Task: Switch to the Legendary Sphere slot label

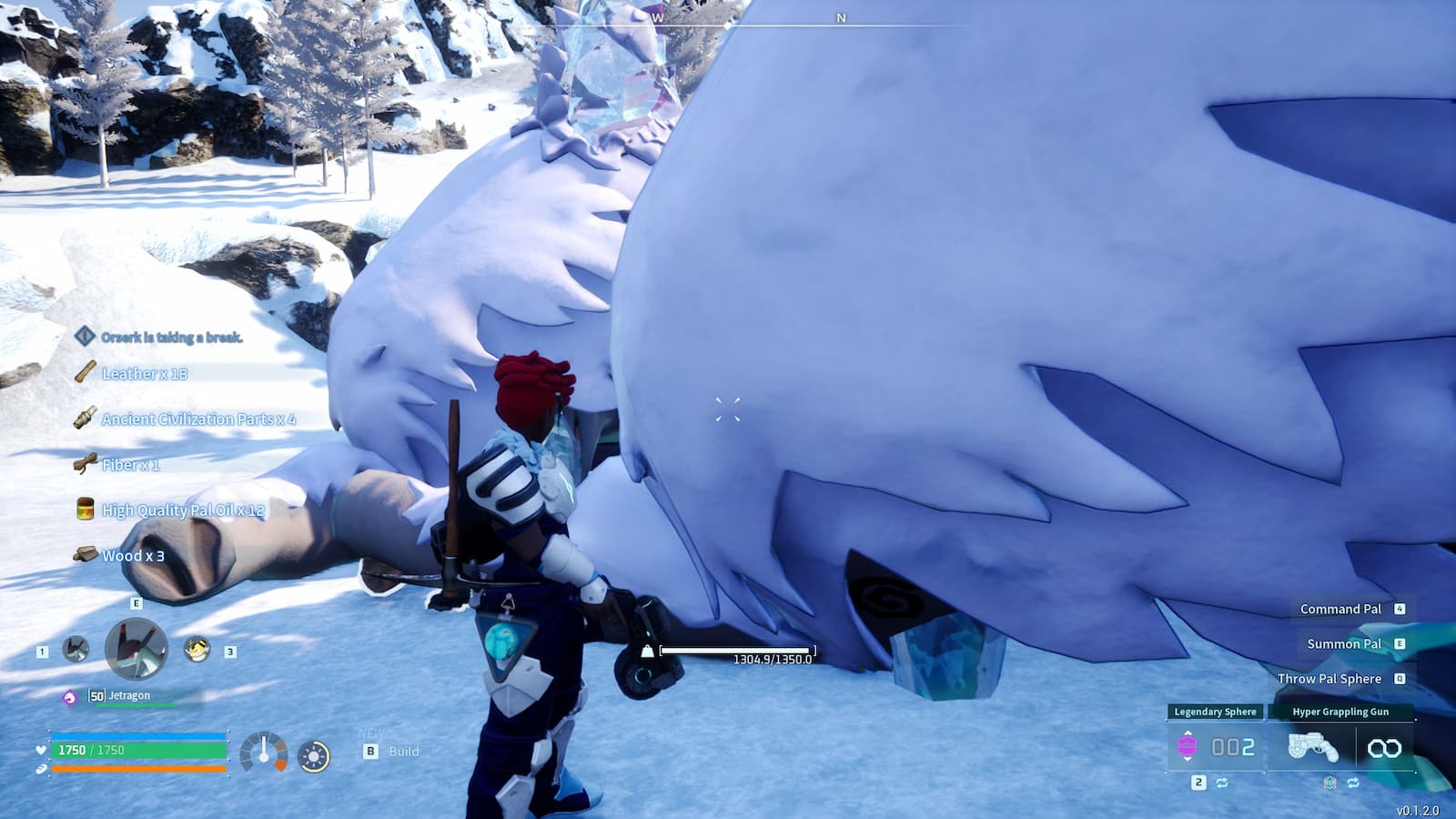Action: click(1216, 711)
